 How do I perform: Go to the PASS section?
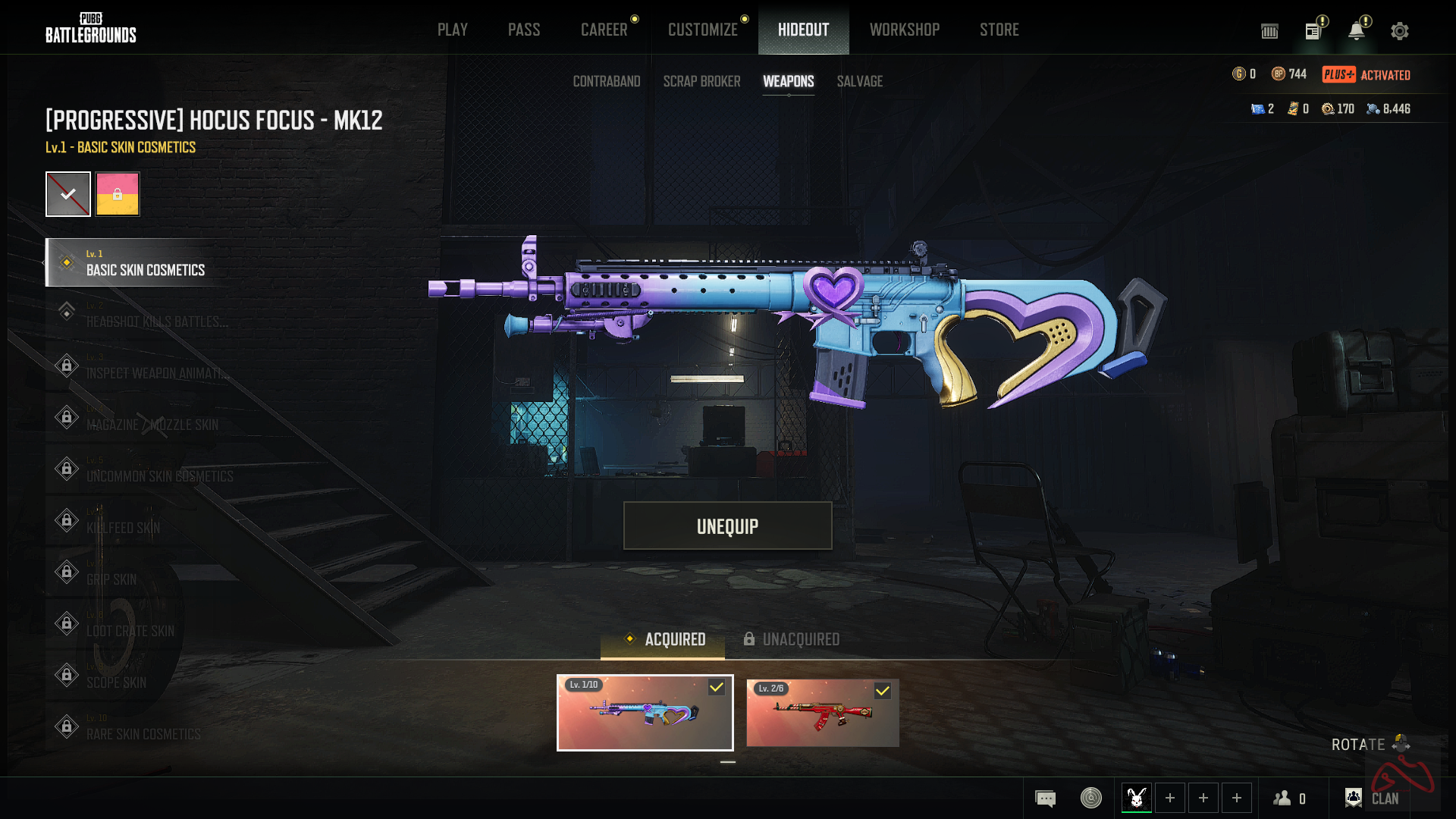point(524,30)
